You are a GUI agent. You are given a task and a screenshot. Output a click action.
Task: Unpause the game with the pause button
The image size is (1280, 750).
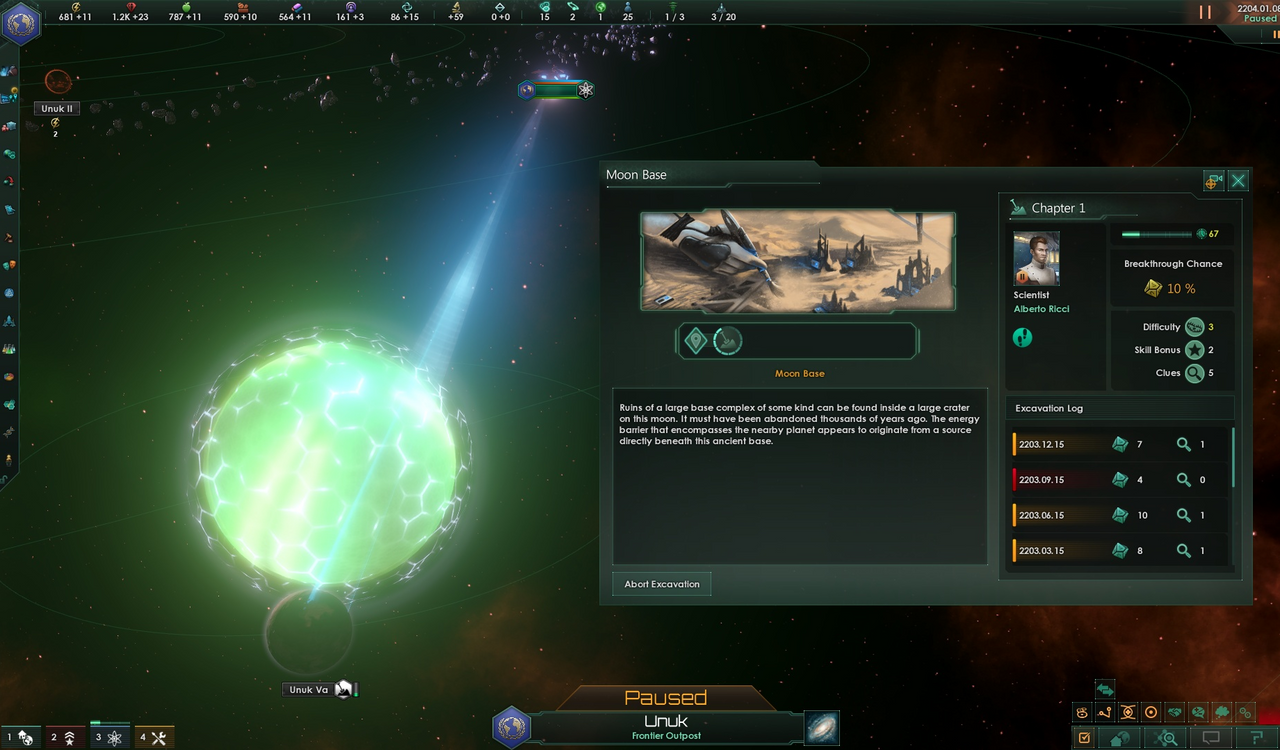(x=1204, y=12)
